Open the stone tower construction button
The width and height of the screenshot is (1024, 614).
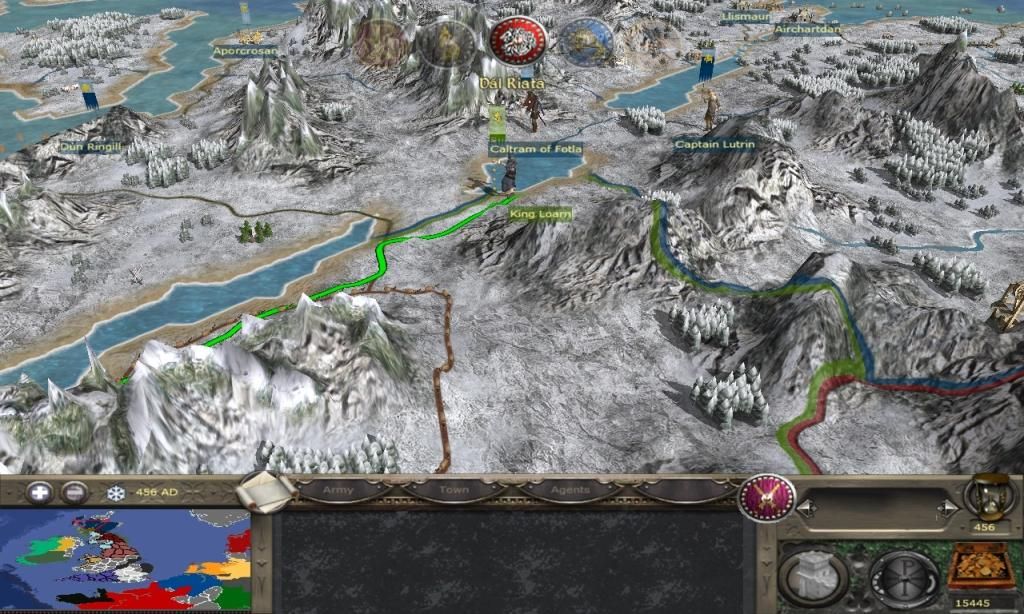pyautogui.click(x=813, y=579)
